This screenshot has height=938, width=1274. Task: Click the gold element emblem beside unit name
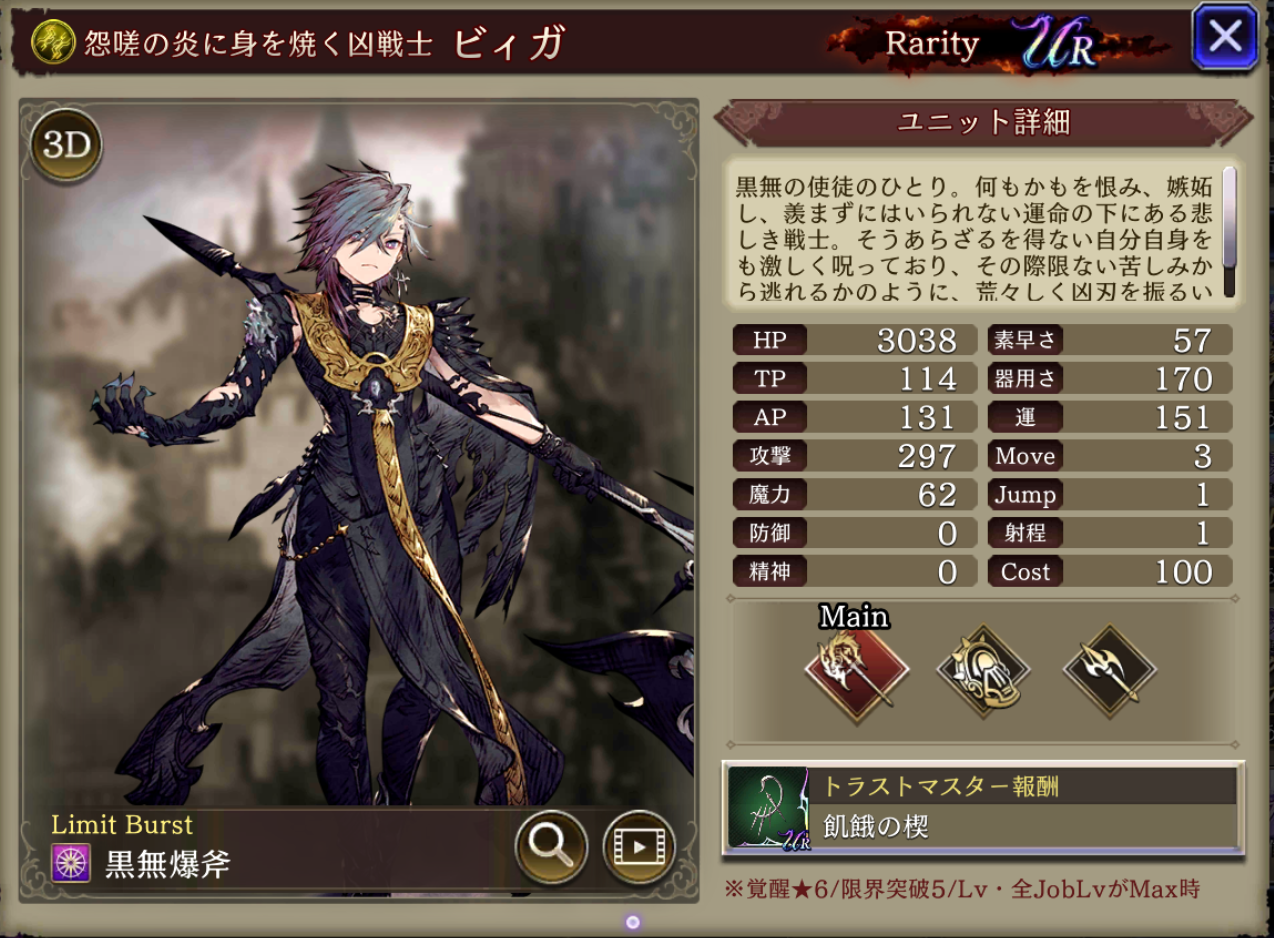[50, 42]
